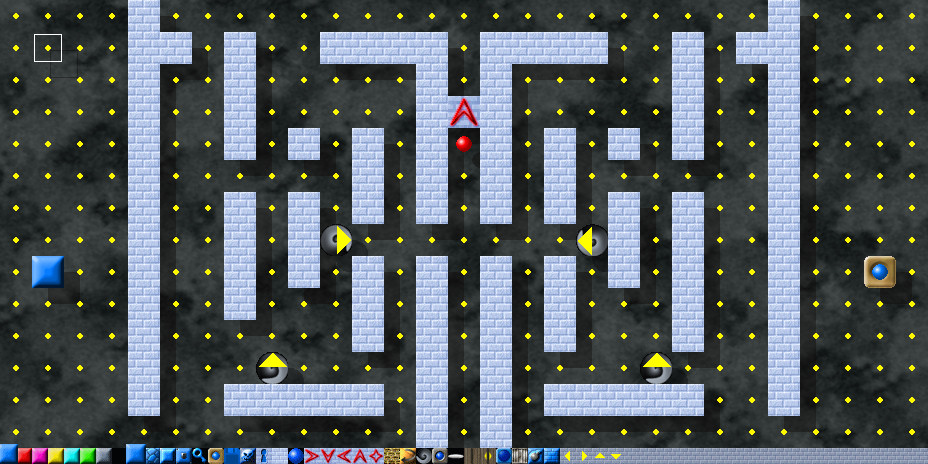Pick the yellow color swatch
This screenshot has height=464, width=928.
pyautogui.click(x=56, y=456)
